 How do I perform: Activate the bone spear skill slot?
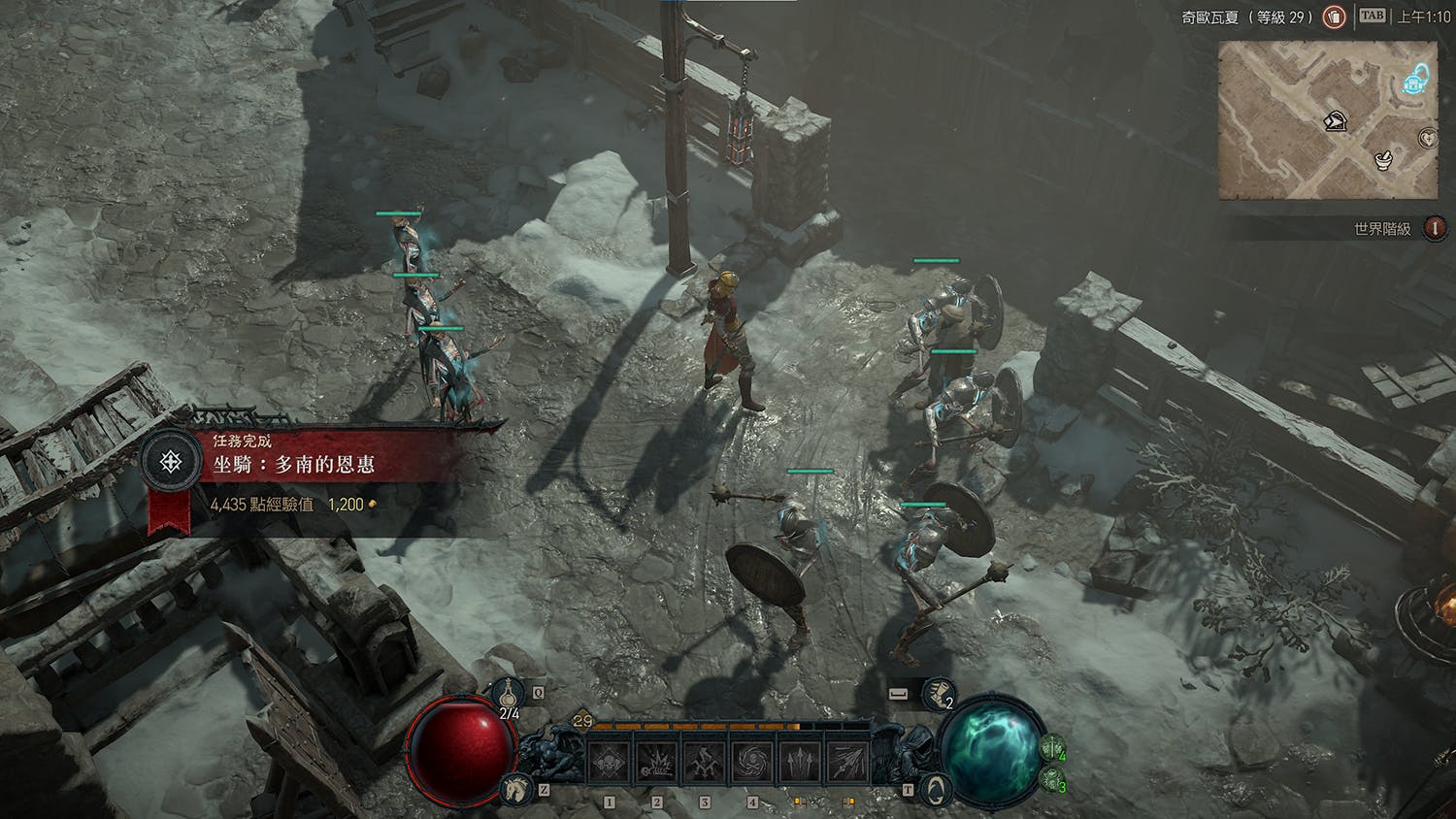point(846,762)
